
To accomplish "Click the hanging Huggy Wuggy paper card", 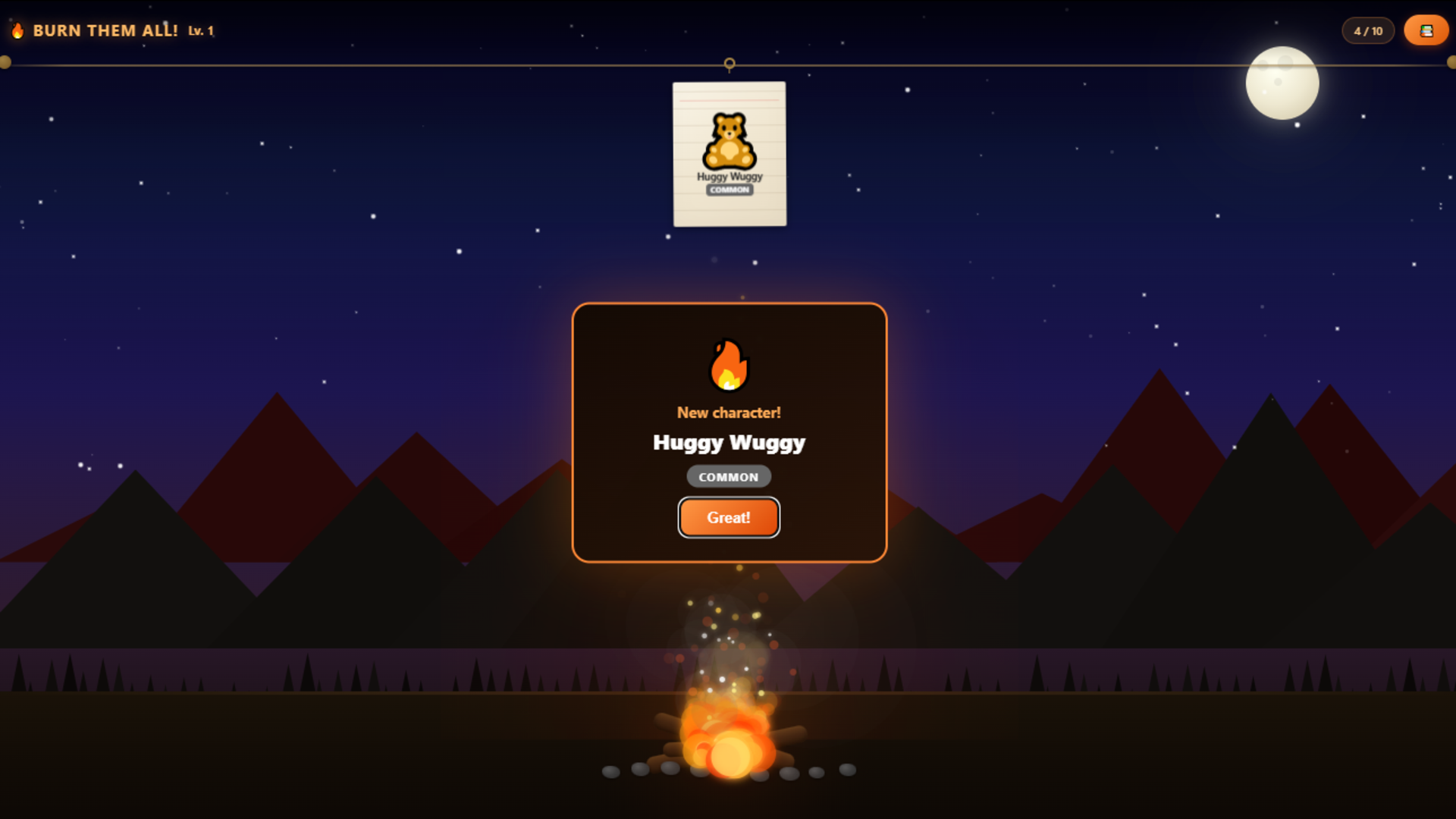I will 729,153.
